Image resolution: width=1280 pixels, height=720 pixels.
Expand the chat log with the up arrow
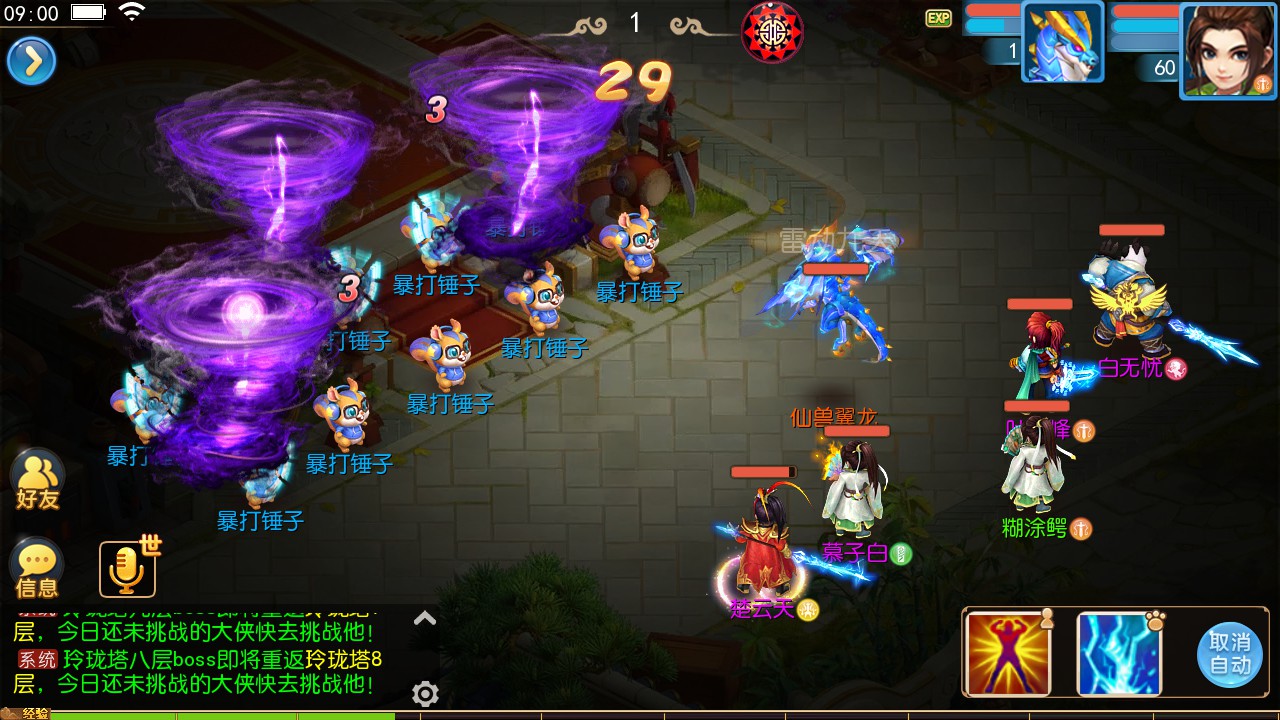pyautogui.click(x=425, y=619)
